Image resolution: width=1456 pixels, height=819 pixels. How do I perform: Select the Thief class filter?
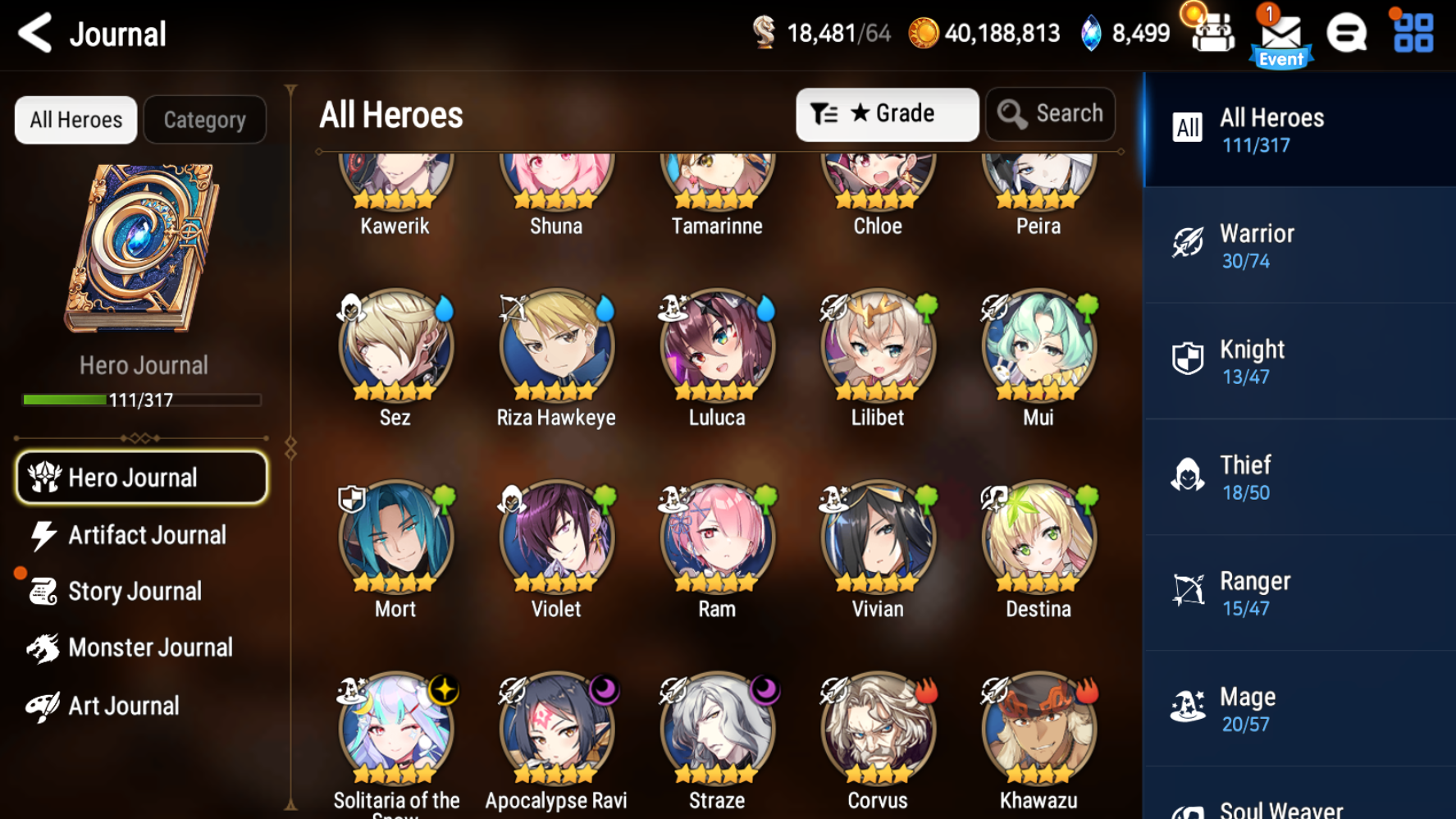click(x=1187, y=474)
